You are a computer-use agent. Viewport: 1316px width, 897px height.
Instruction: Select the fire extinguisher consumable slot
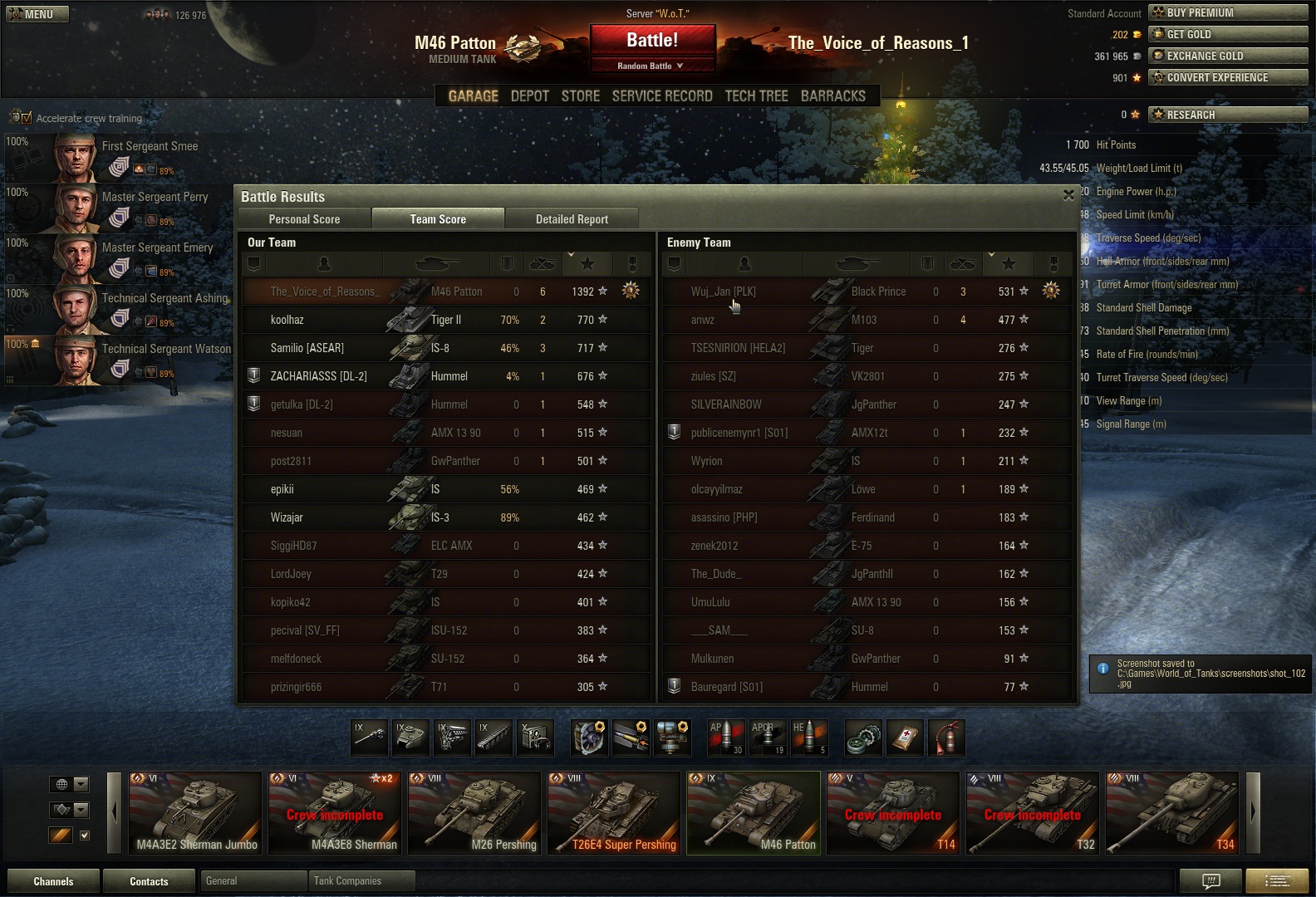[946, 738]
